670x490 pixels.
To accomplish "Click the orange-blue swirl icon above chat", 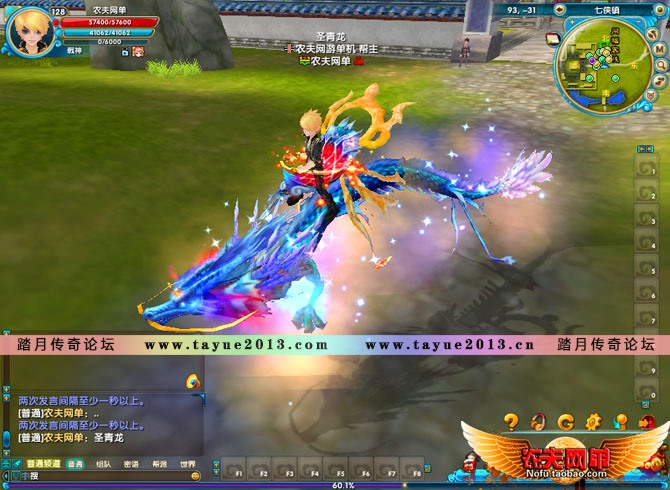I will point(193,381).
